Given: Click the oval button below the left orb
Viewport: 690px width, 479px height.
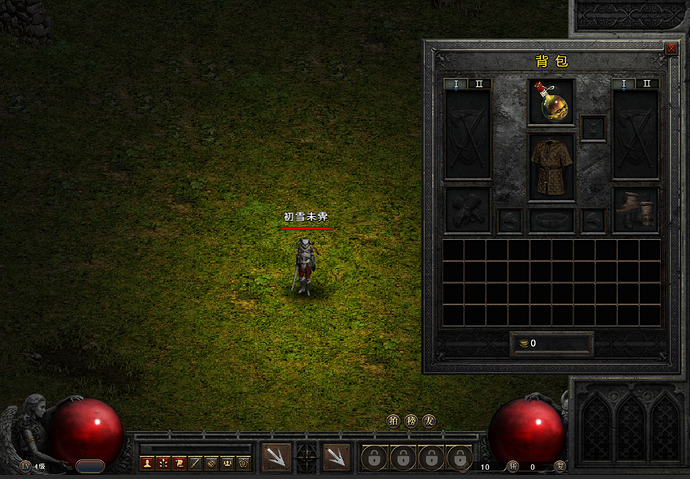Looking at the screenshot, I should (x=90, y=466).
